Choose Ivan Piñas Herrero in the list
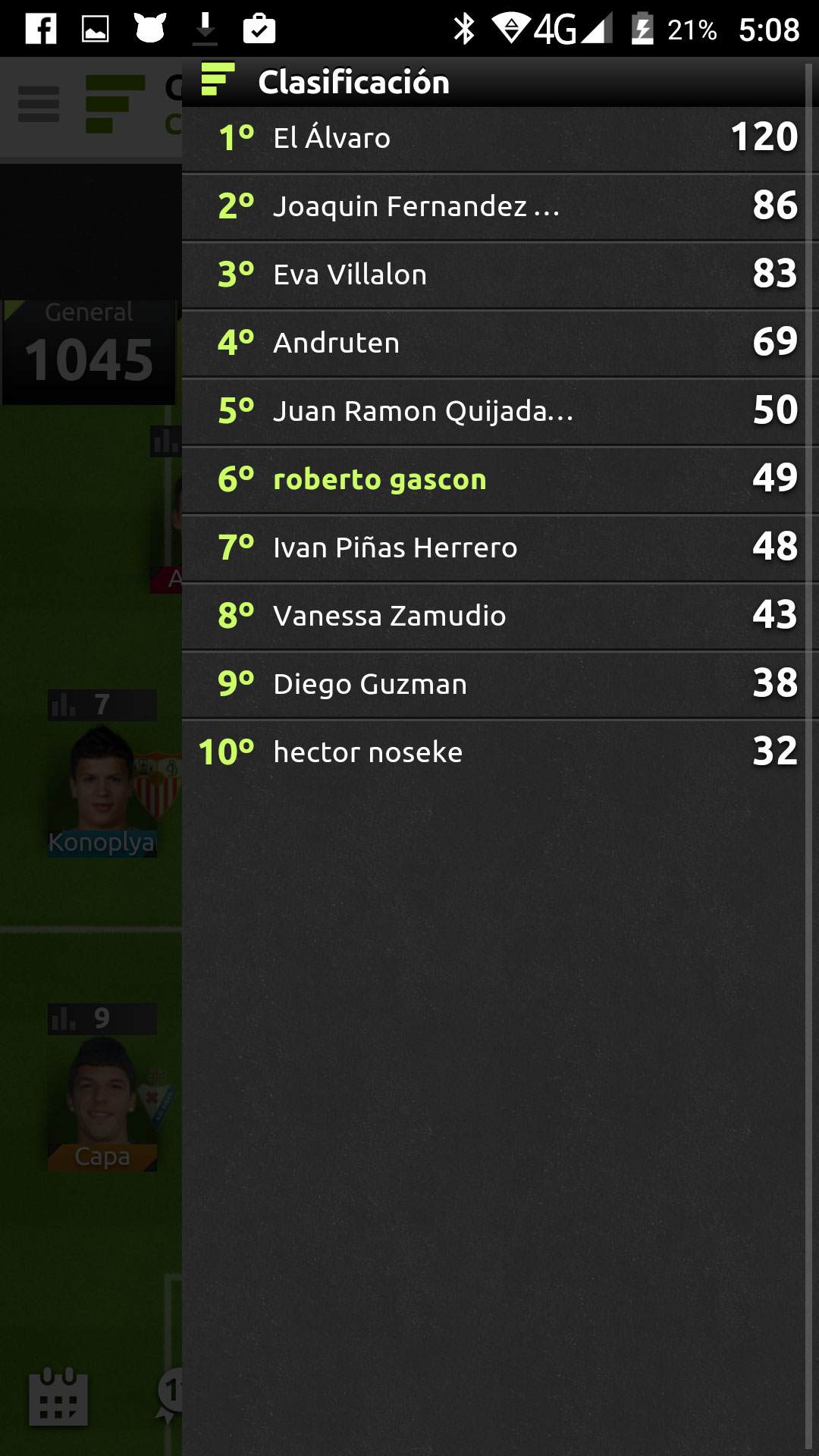 tap(500, 548)
